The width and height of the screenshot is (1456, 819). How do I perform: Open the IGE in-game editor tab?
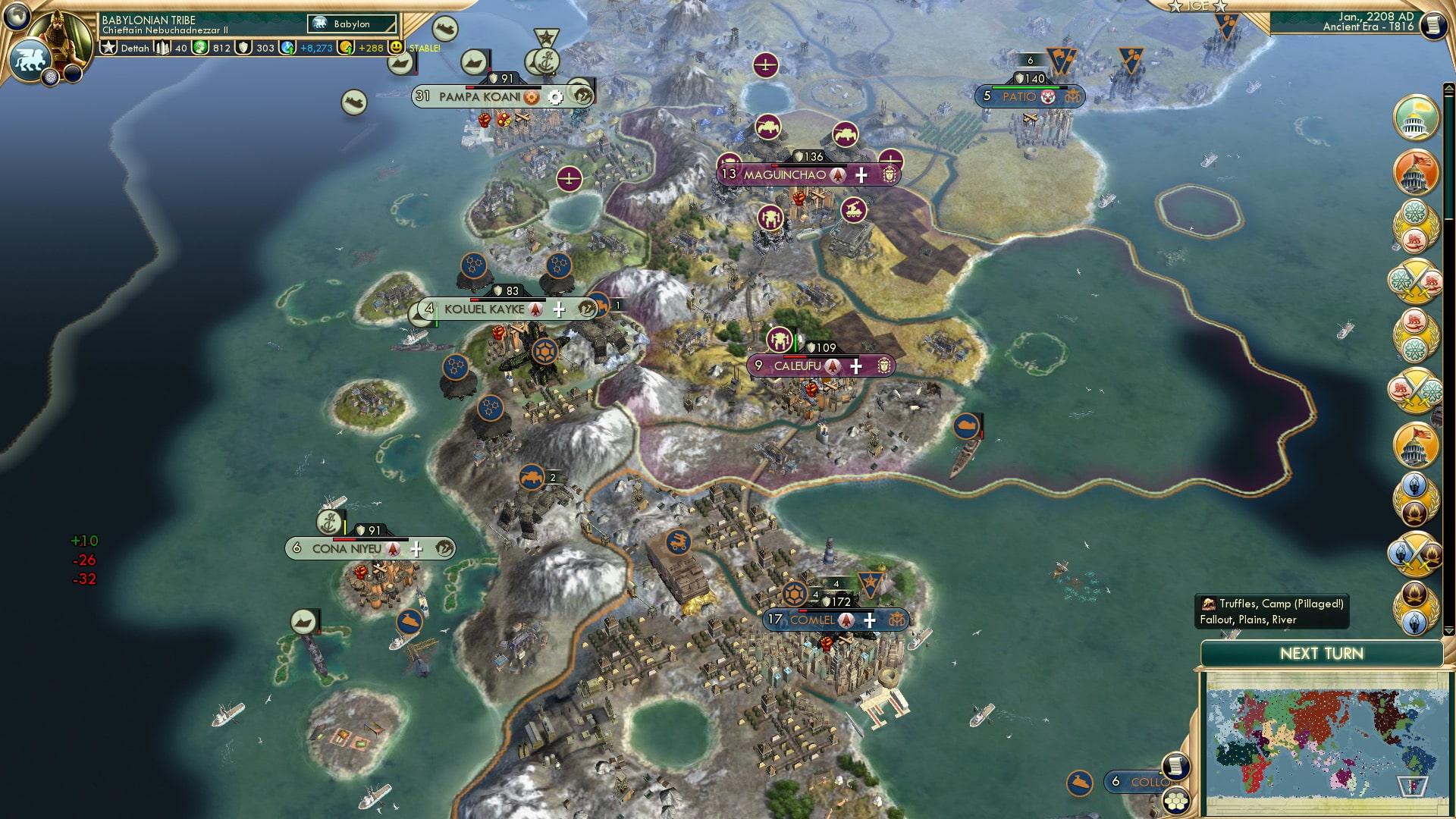click(1197, 6)
